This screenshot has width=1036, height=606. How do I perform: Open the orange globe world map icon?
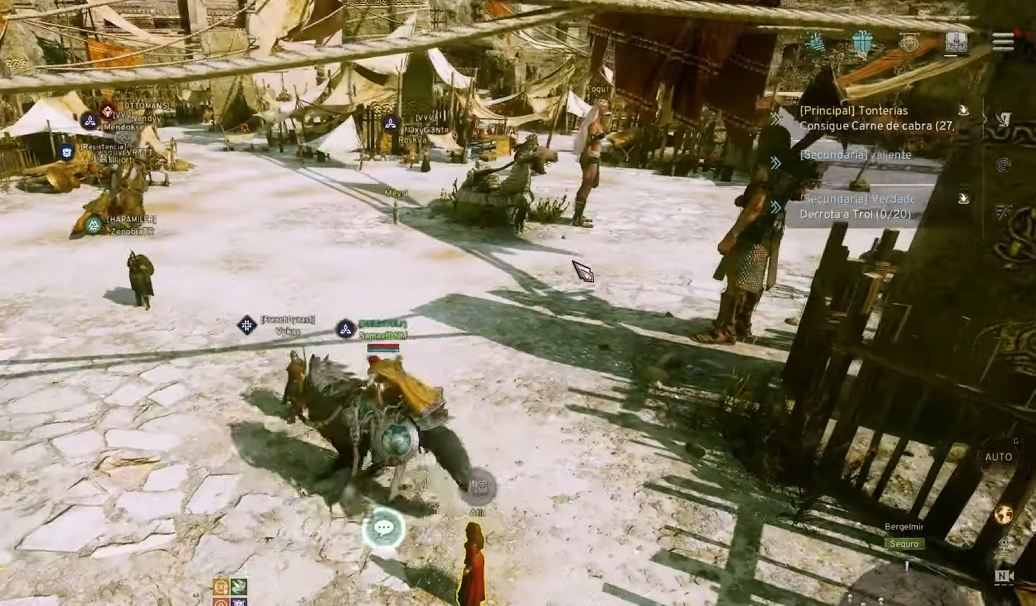1003,515
